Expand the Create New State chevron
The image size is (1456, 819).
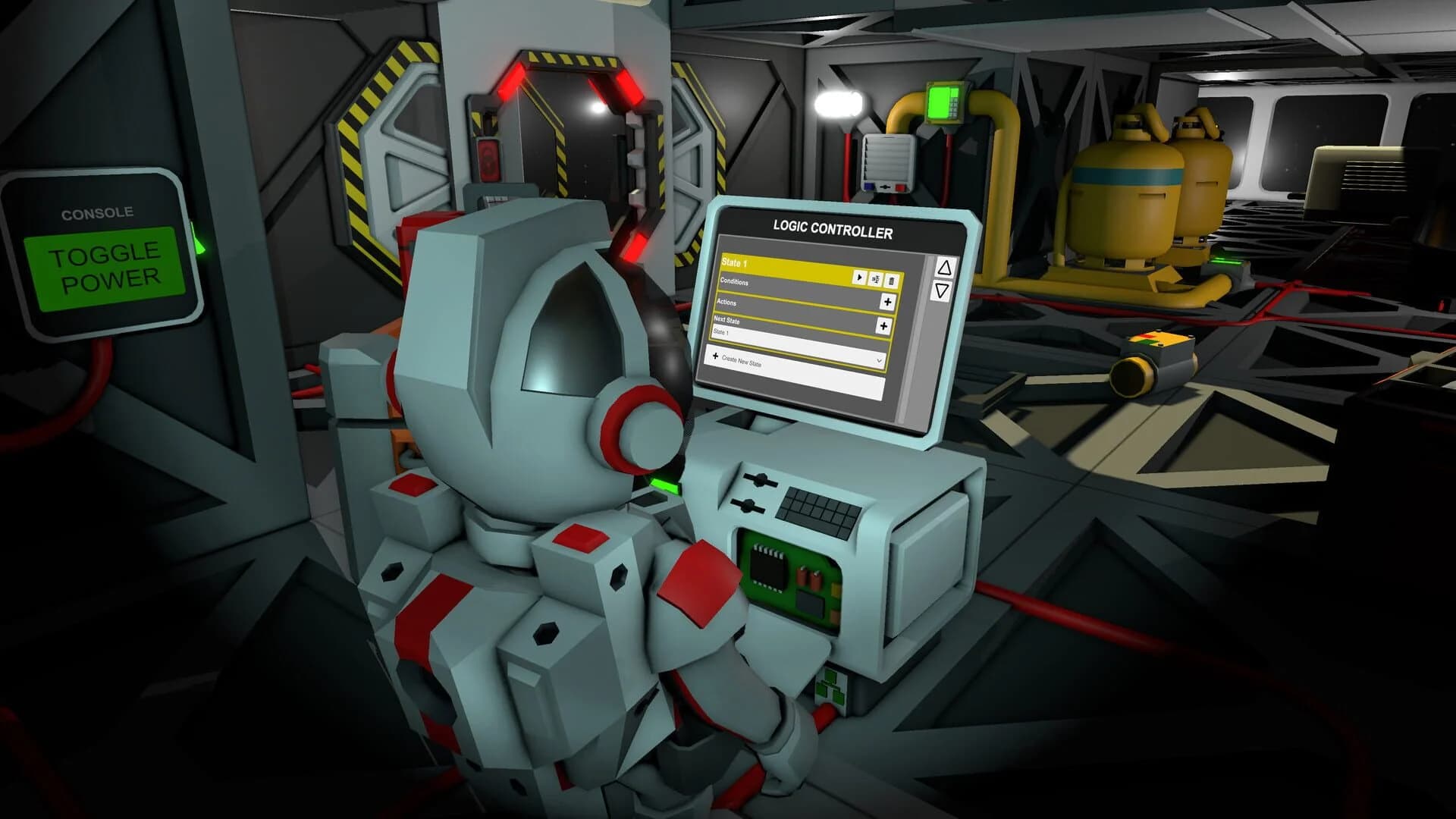[x=879, y=359]
